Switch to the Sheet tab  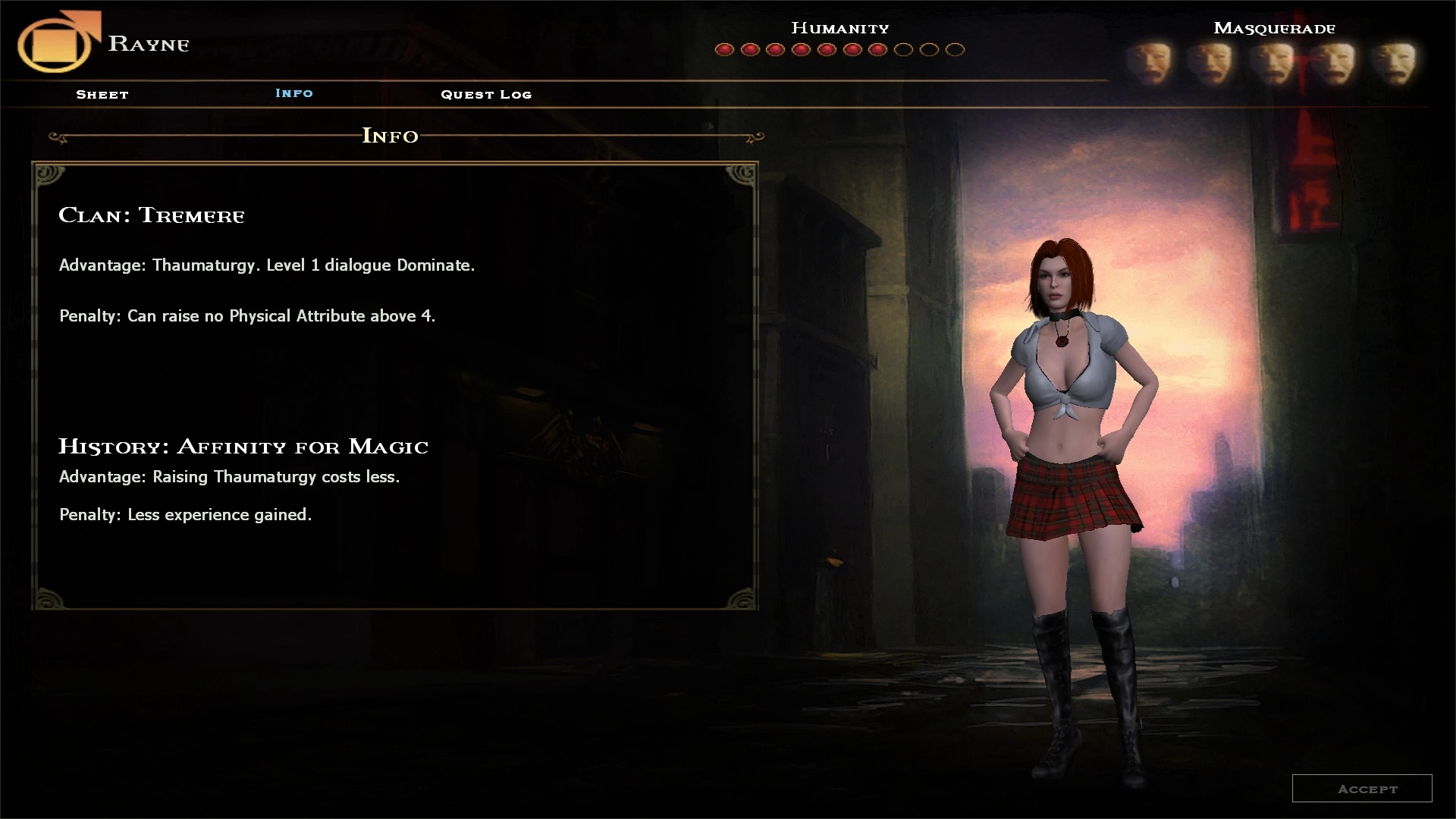coord(102,95)
